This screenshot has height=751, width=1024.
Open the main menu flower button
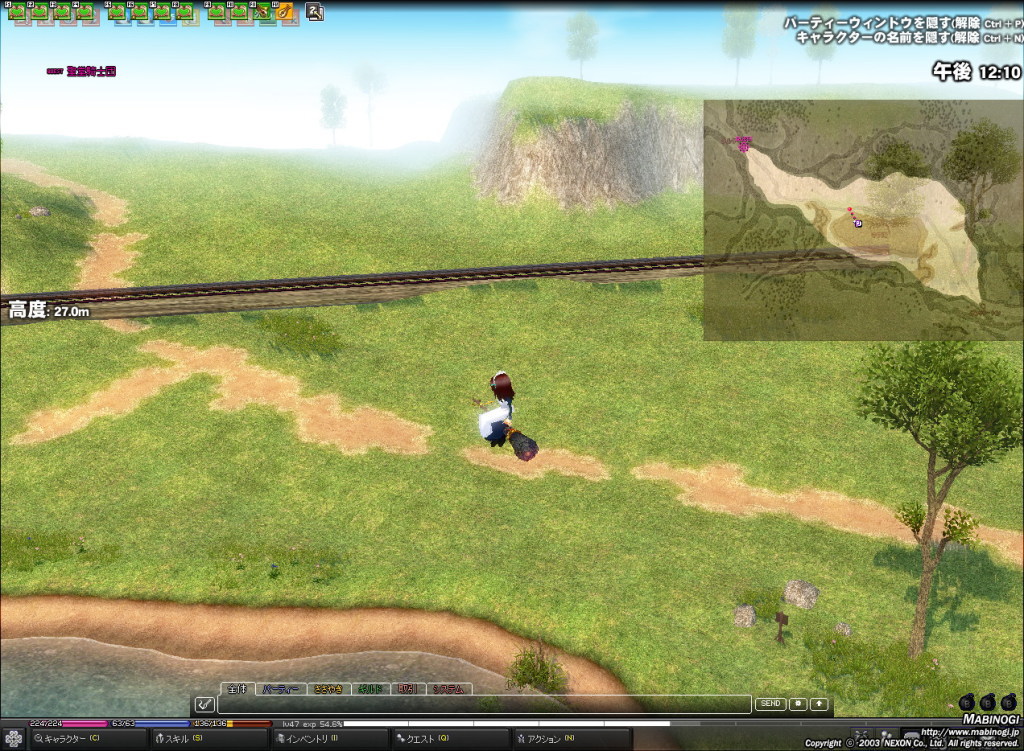tap(14, 739)
